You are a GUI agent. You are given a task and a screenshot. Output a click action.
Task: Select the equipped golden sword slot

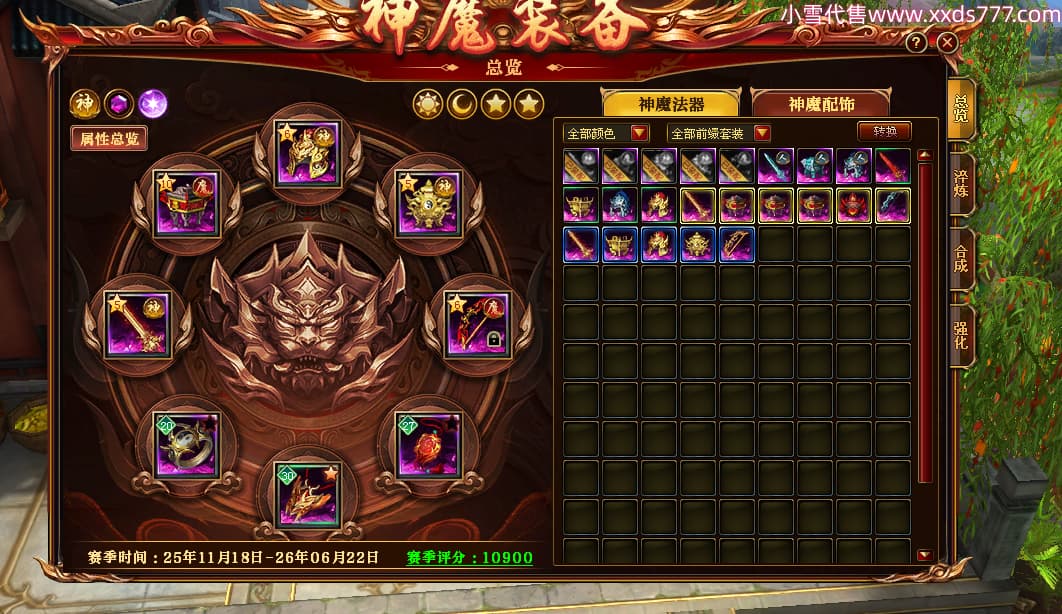[138, 323]
